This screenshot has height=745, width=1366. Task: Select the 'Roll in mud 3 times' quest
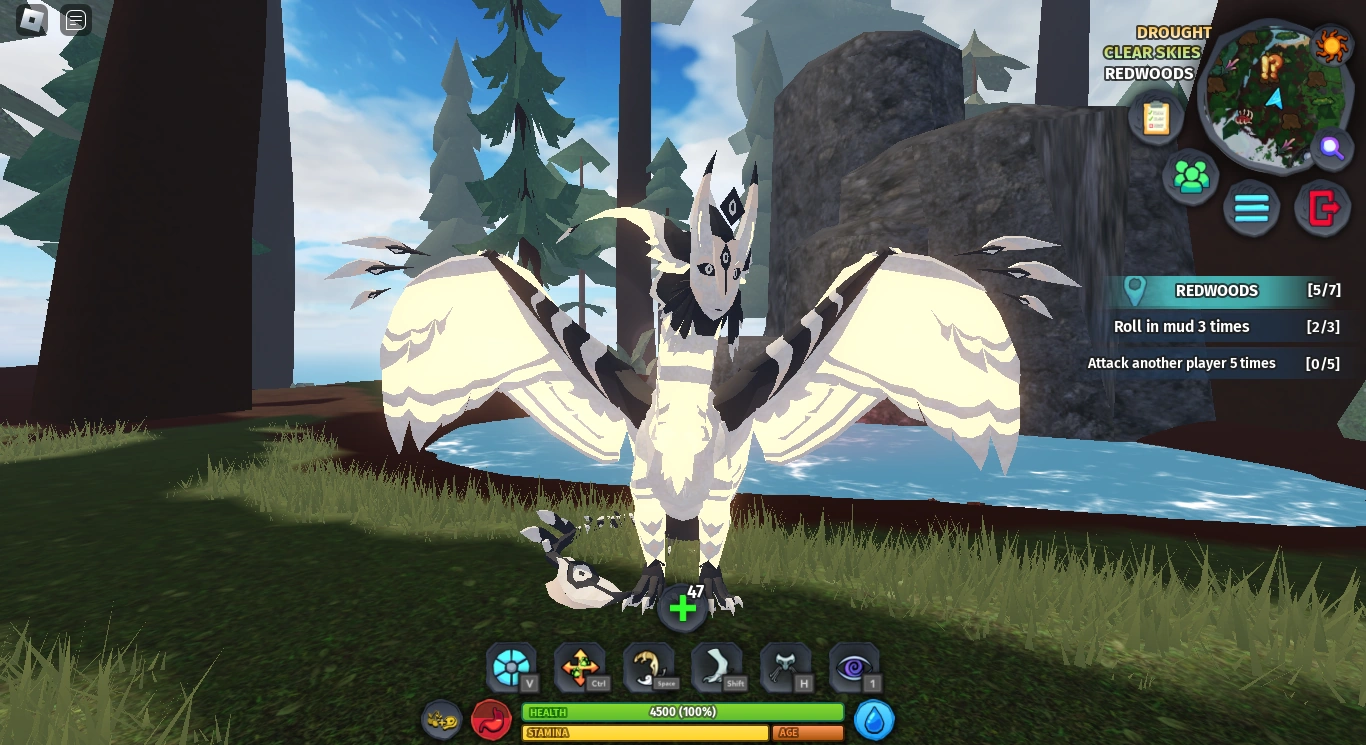(1218, 327)
